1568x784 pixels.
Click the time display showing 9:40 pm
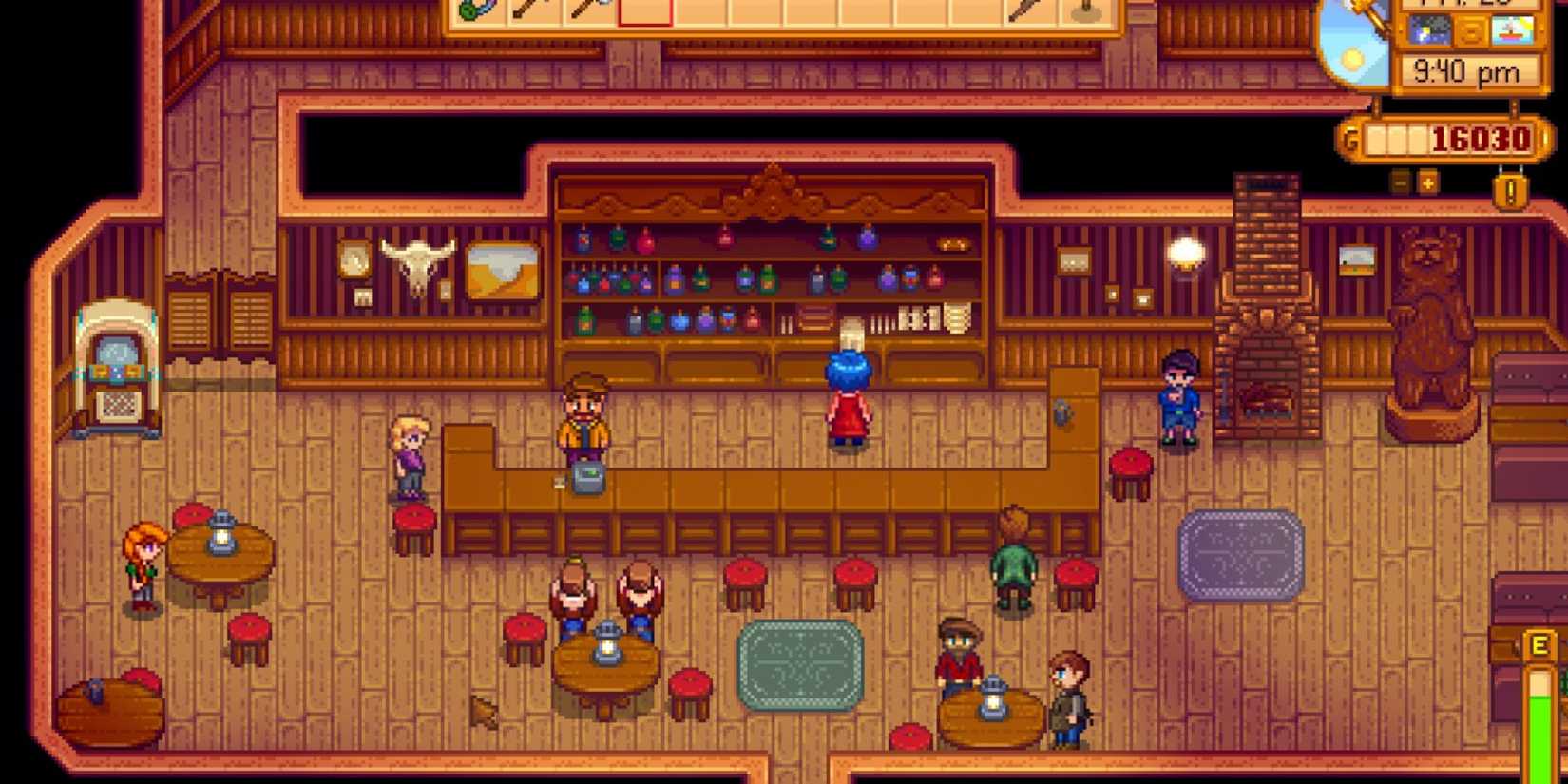1468,69
